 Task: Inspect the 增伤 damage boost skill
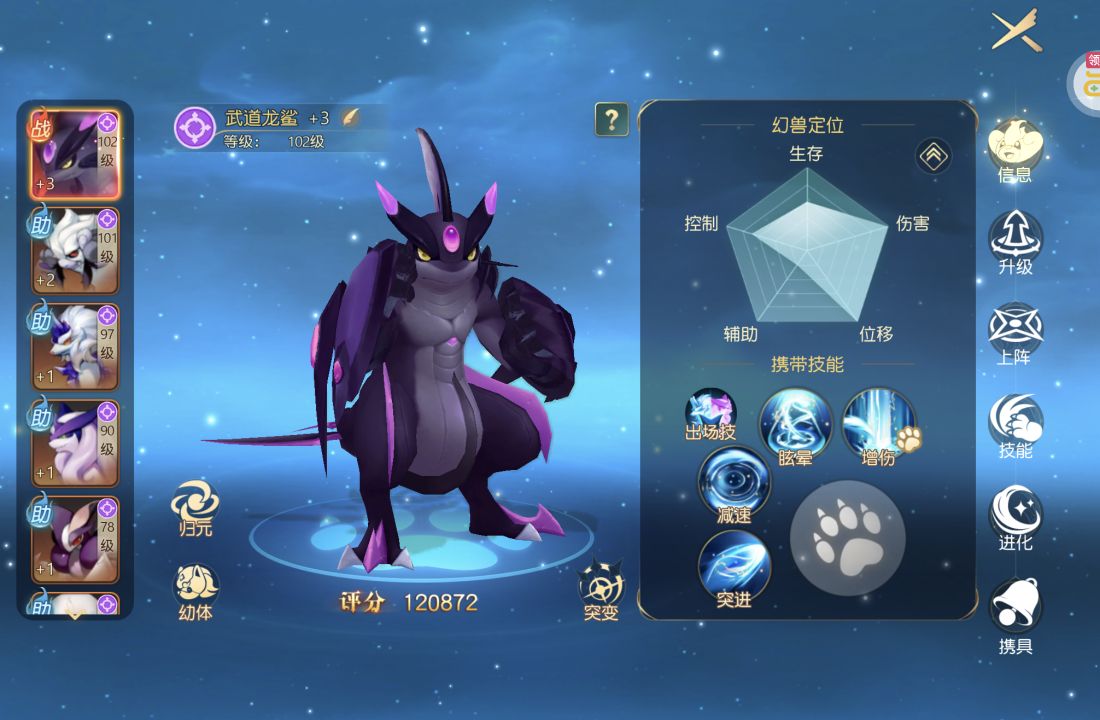pyautogui.click(x=879, y=425)
